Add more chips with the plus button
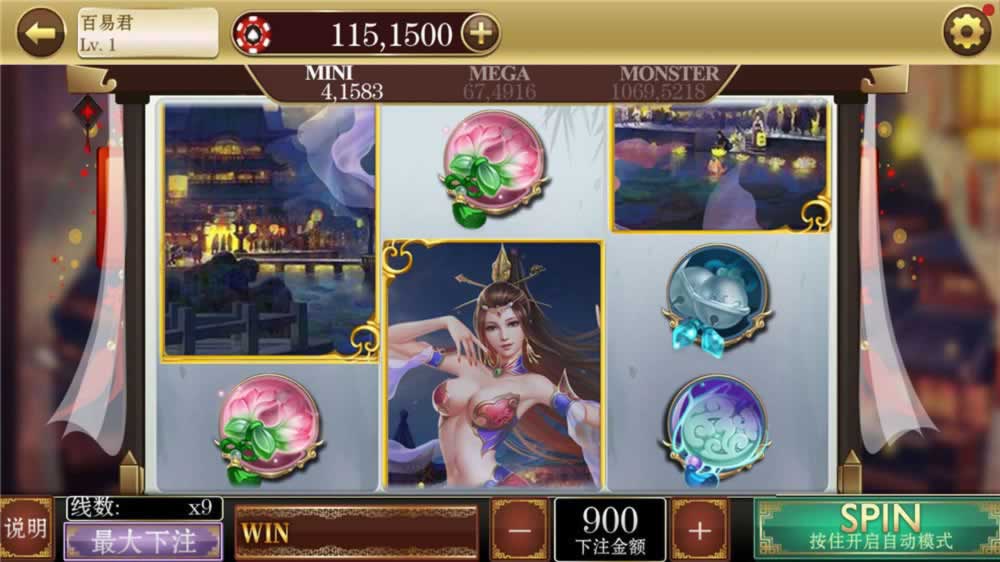The width and height of the screenshot is (1000, 562). click(480, 33)
